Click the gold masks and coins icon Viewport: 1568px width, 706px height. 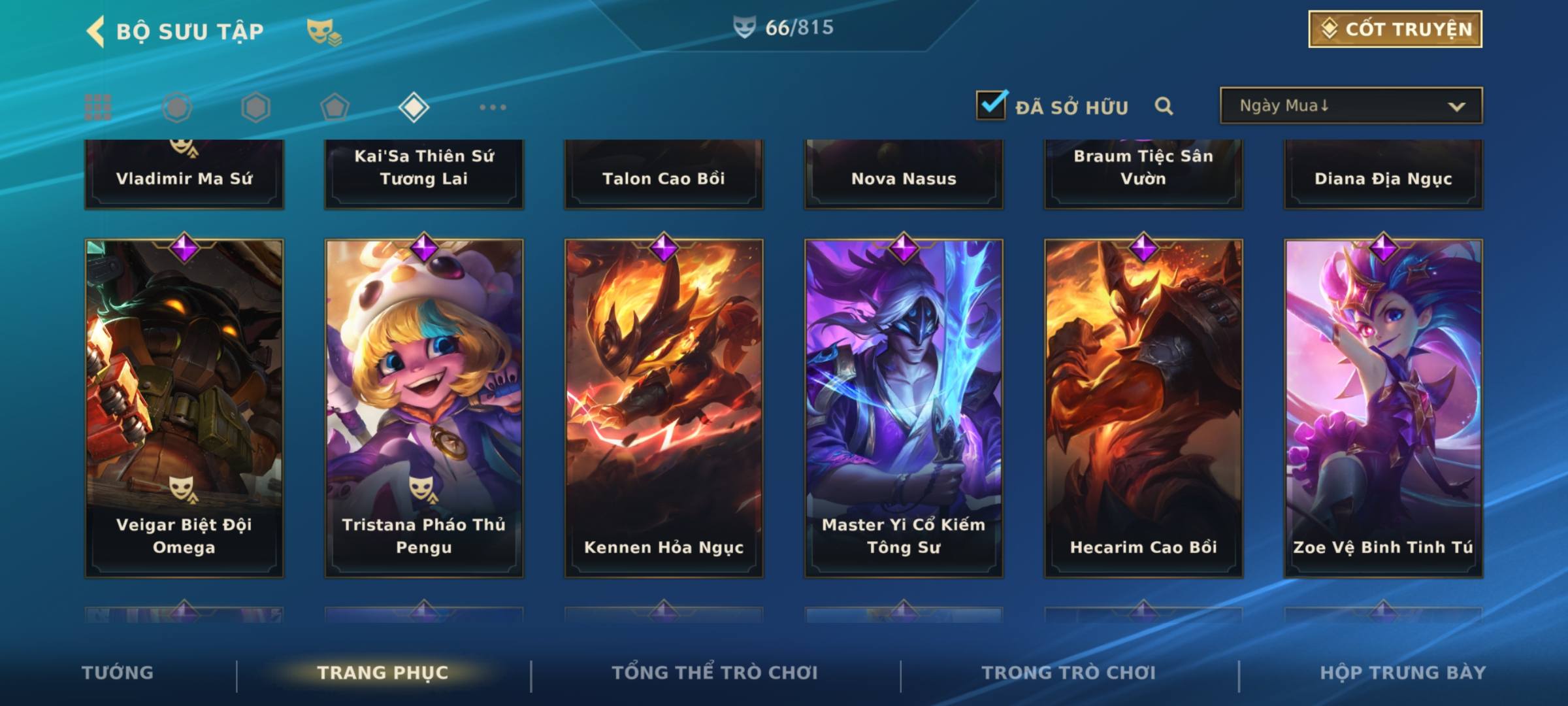324,32
